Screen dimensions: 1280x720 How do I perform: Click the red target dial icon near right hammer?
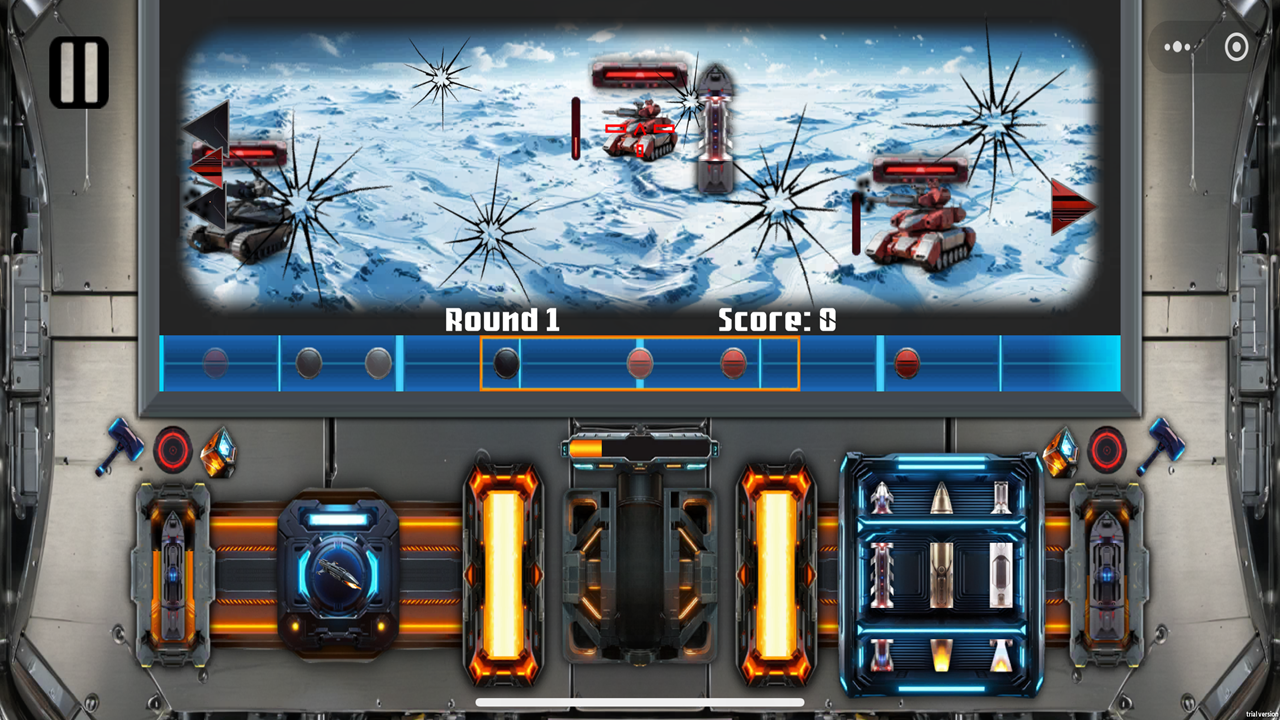[x=1106, y=450]
